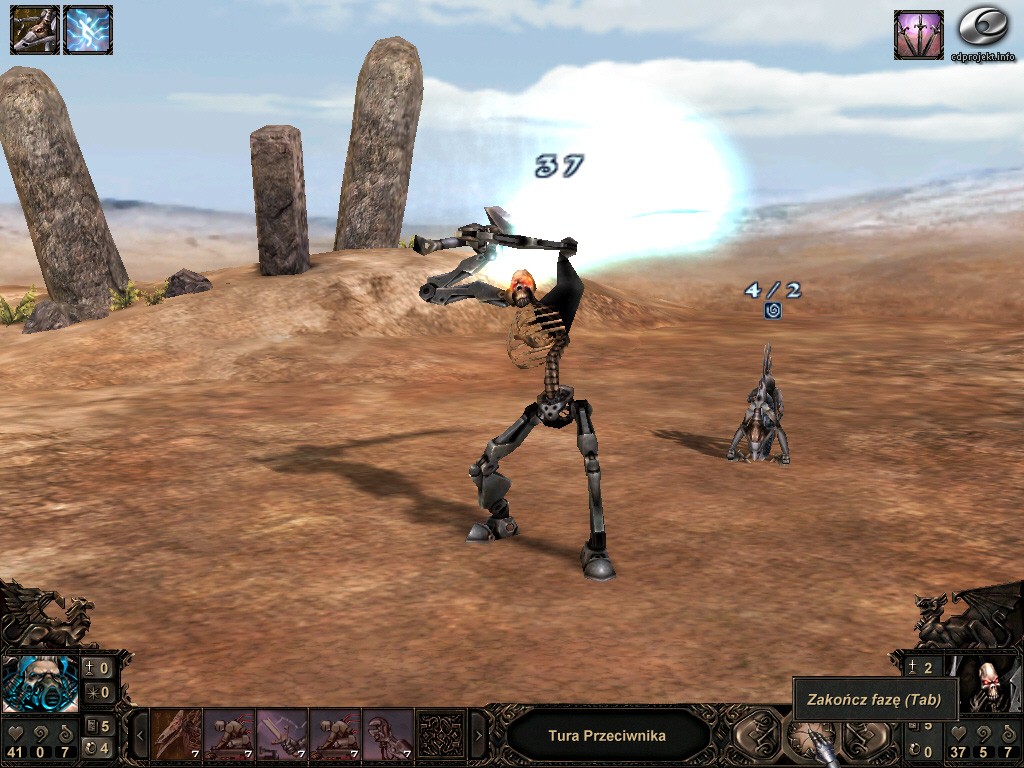Image resolution: width=1024 pixels, height=768 pixels.
Task: Select the blue lightning rune icon
Action: point(88,30)
